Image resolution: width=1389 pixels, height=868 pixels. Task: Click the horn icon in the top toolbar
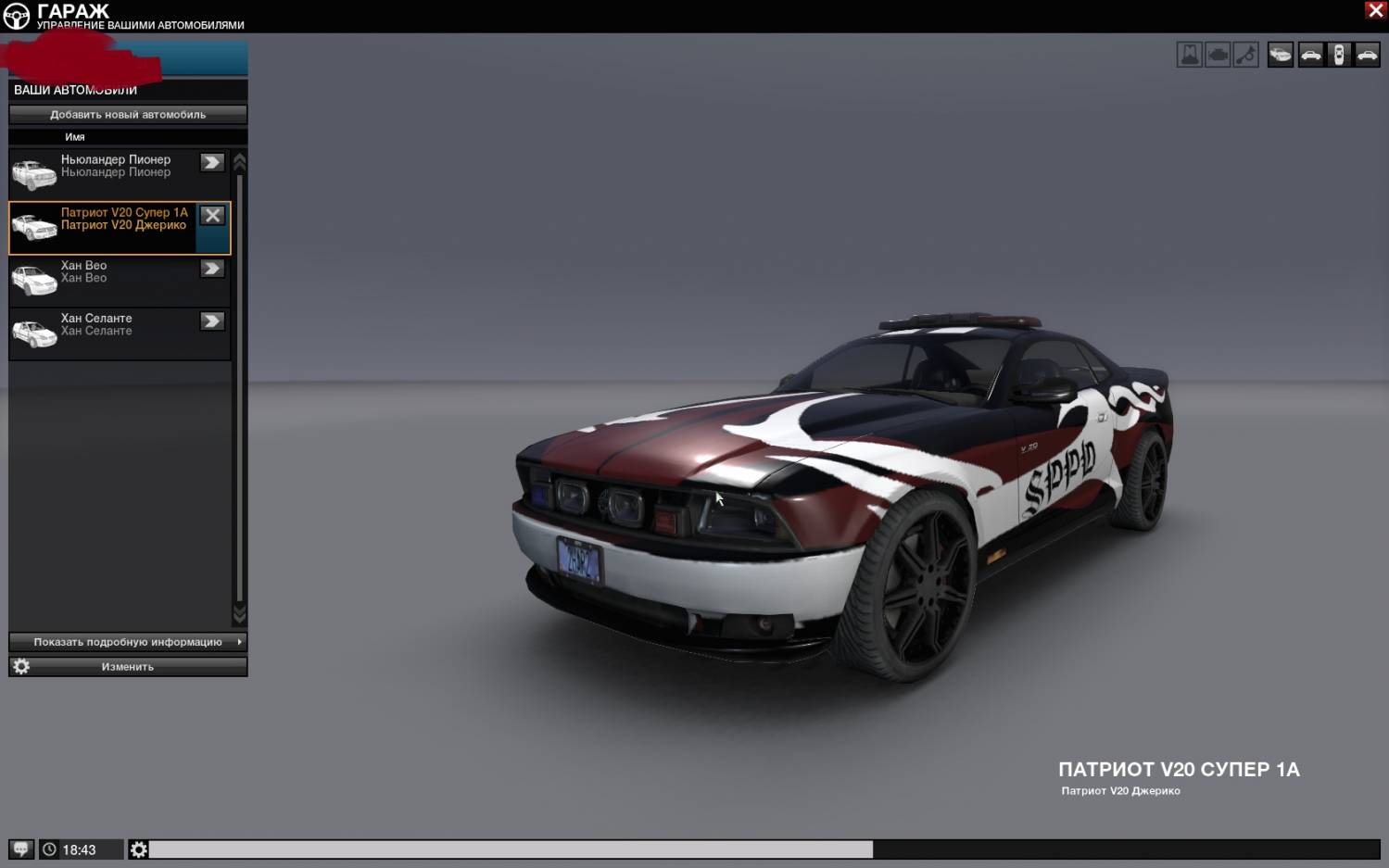[x=1246, y=56]
